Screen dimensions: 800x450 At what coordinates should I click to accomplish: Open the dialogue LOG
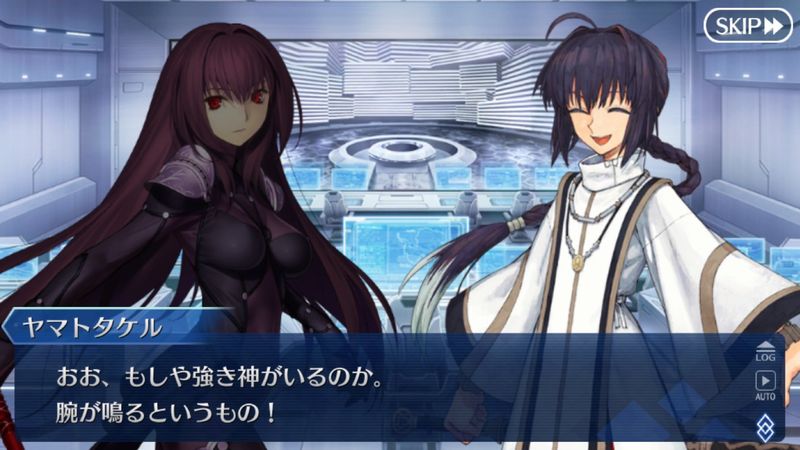[x=765, y=350]
